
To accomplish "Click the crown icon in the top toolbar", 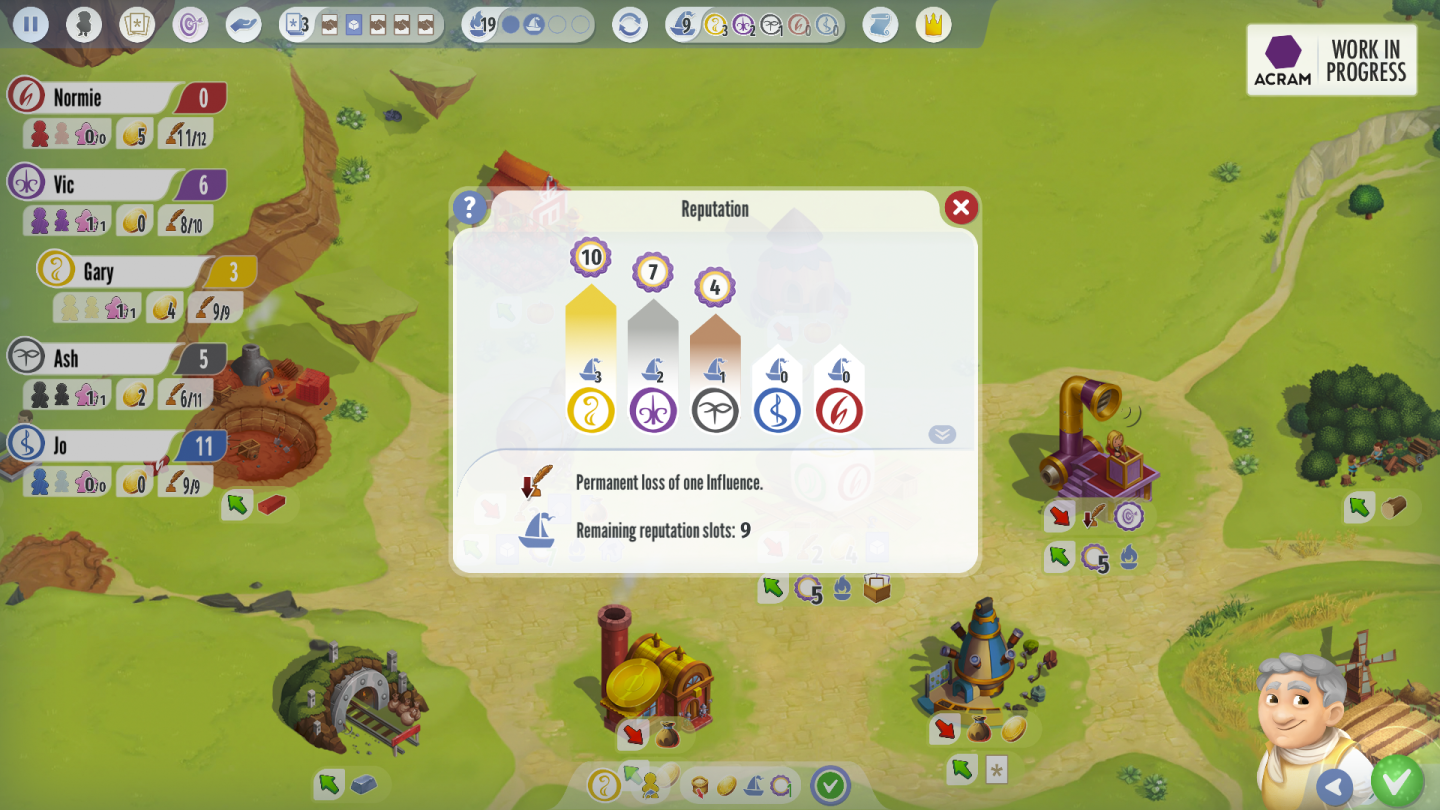I will pyautogui.click(x=931, y=24).
